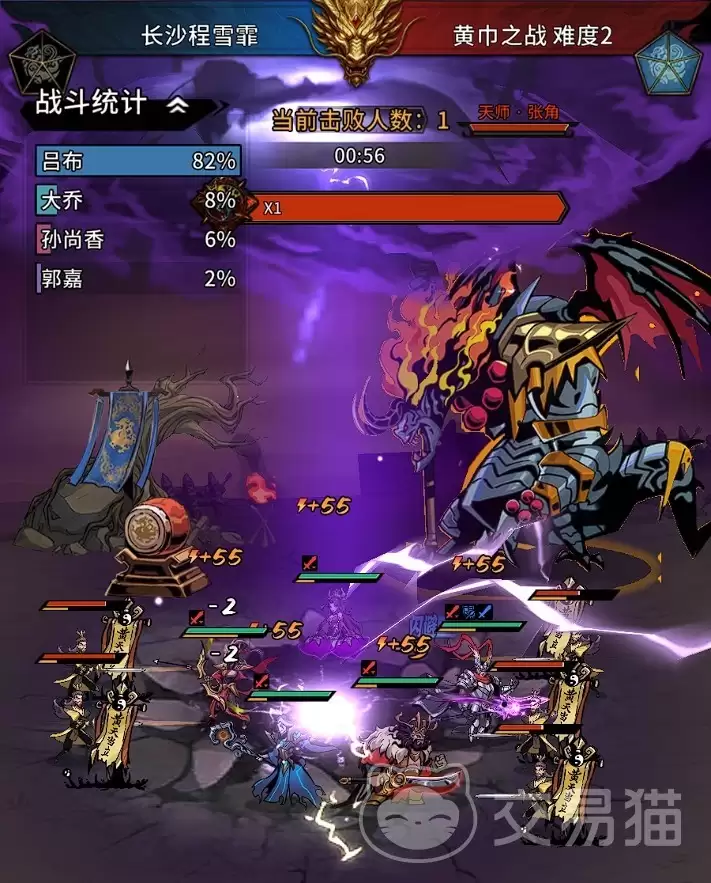Viewport: 711px width, 883px height.
Task: Collapse the 战斗统计 battle statistics panel
Action: 178,106
